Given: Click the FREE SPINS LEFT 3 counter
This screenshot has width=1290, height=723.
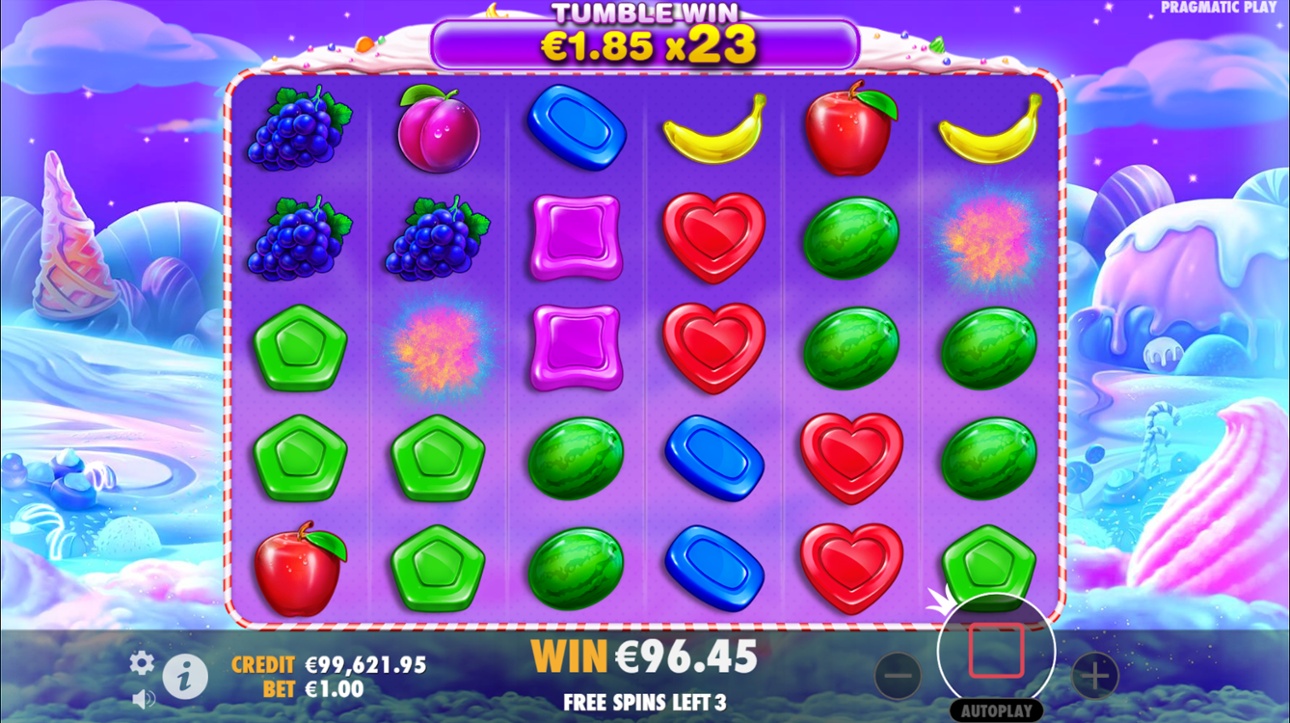Looking at the screenshot, I should 645,701.
